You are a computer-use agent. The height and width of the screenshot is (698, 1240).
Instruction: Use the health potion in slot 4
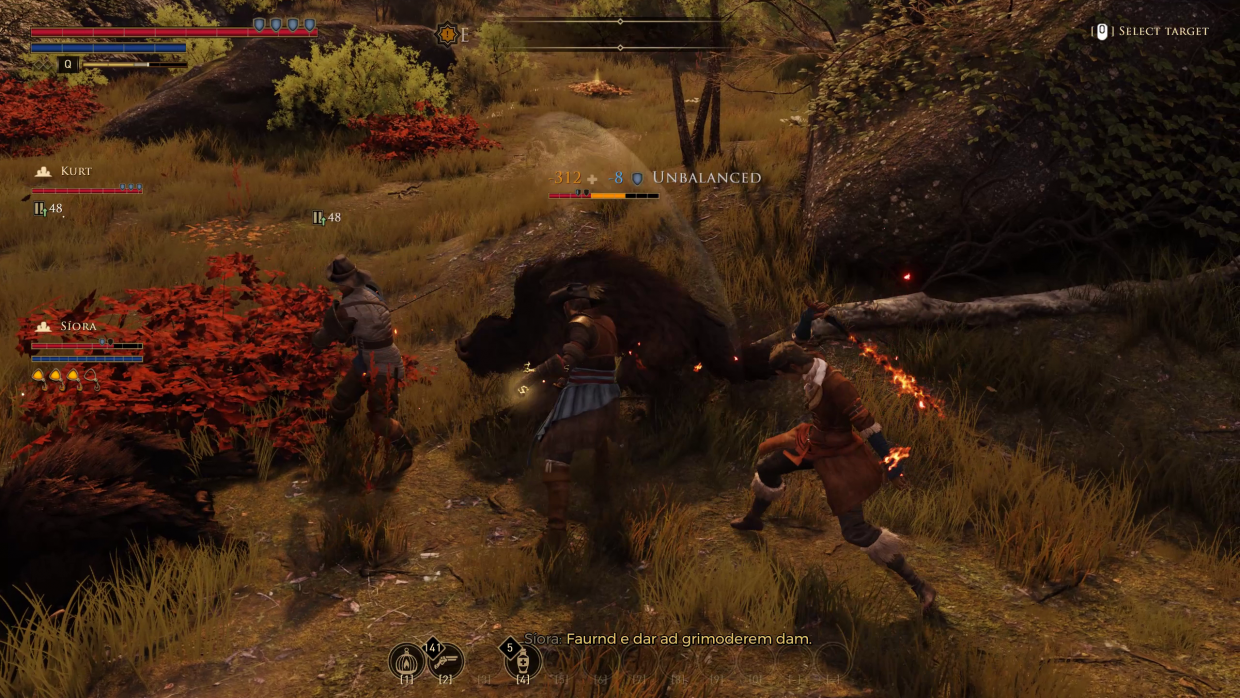pyautogui.click(x=523, y=660)
